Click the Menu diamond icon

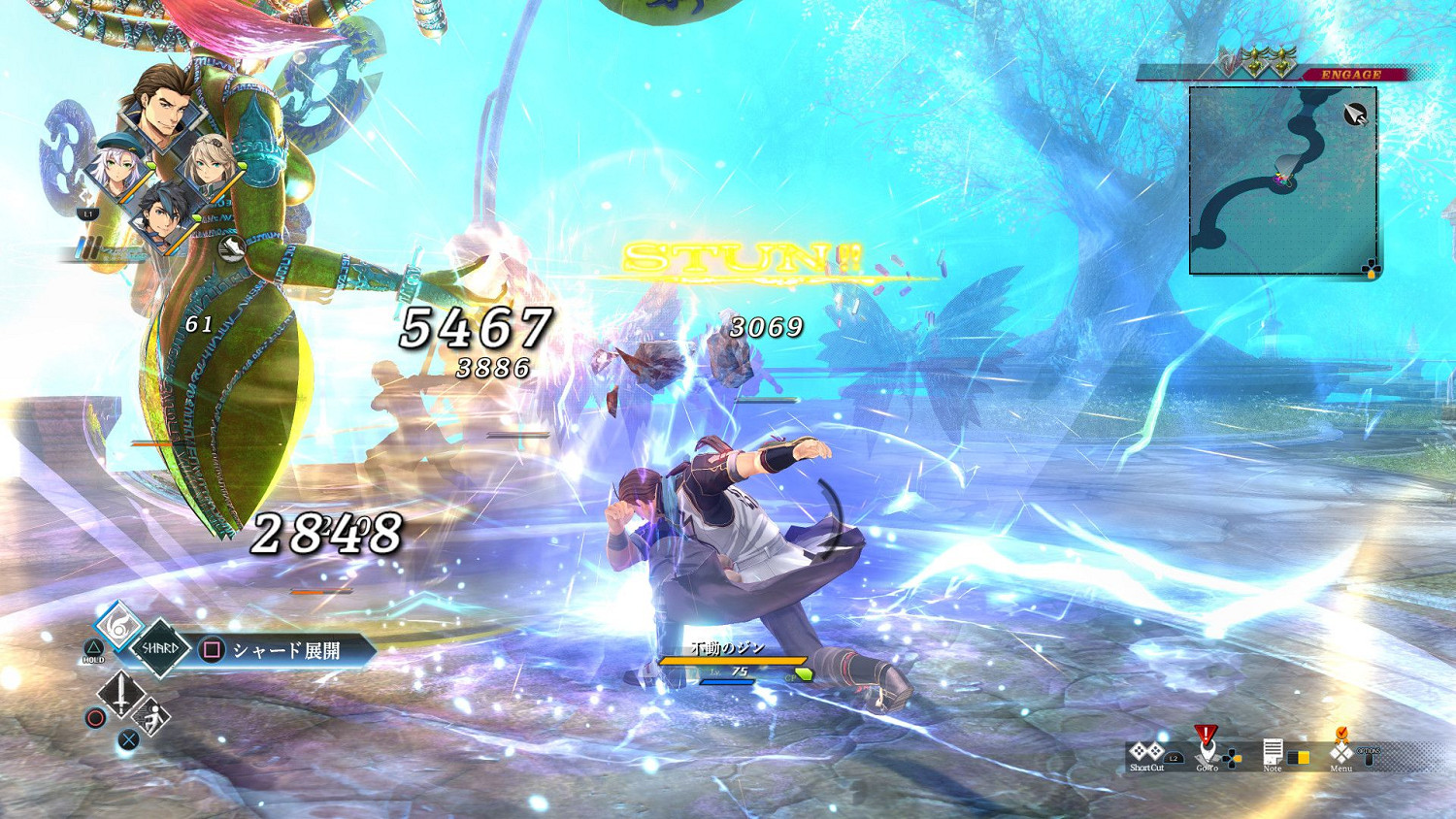click(x=1340, y=750)
